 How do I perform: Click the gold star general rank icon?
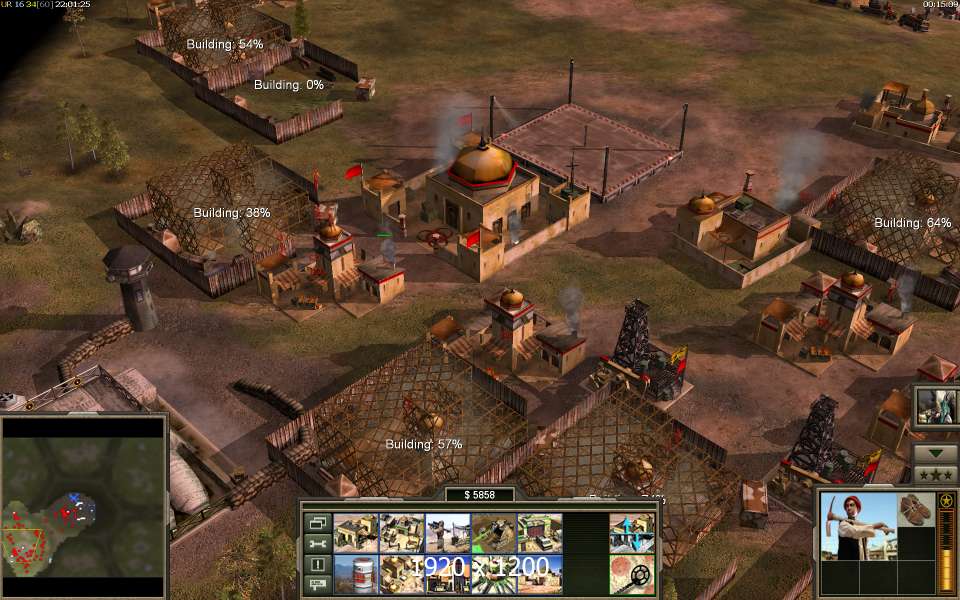(945, 500)
